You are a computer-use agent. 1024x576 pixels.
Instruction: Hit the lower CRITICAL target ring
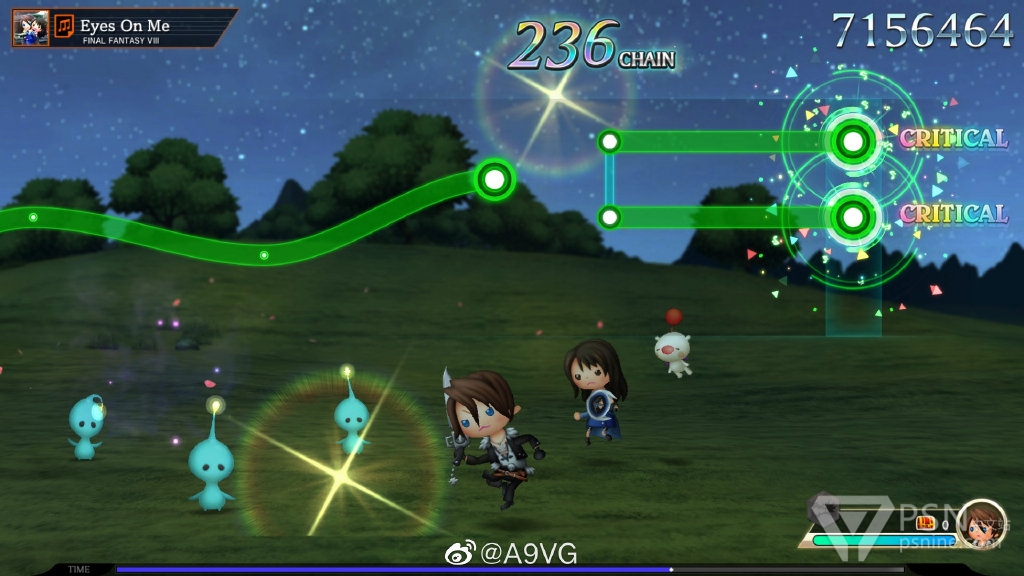pyautogui.click(x=852, y=215)
